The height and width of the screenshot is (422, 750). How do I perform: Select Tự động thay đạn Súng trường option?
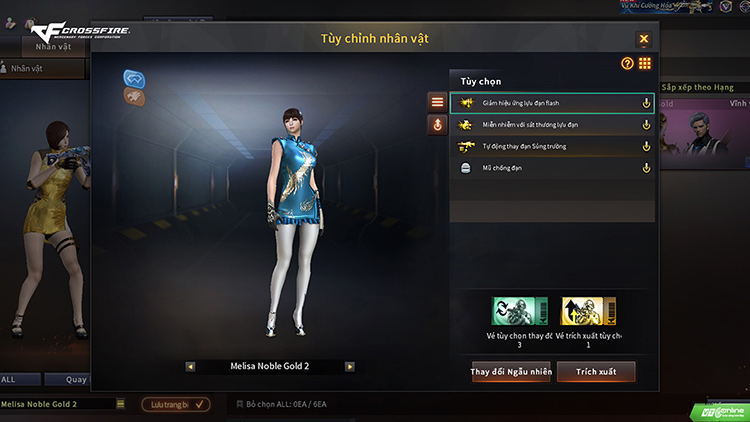(552, 146)
